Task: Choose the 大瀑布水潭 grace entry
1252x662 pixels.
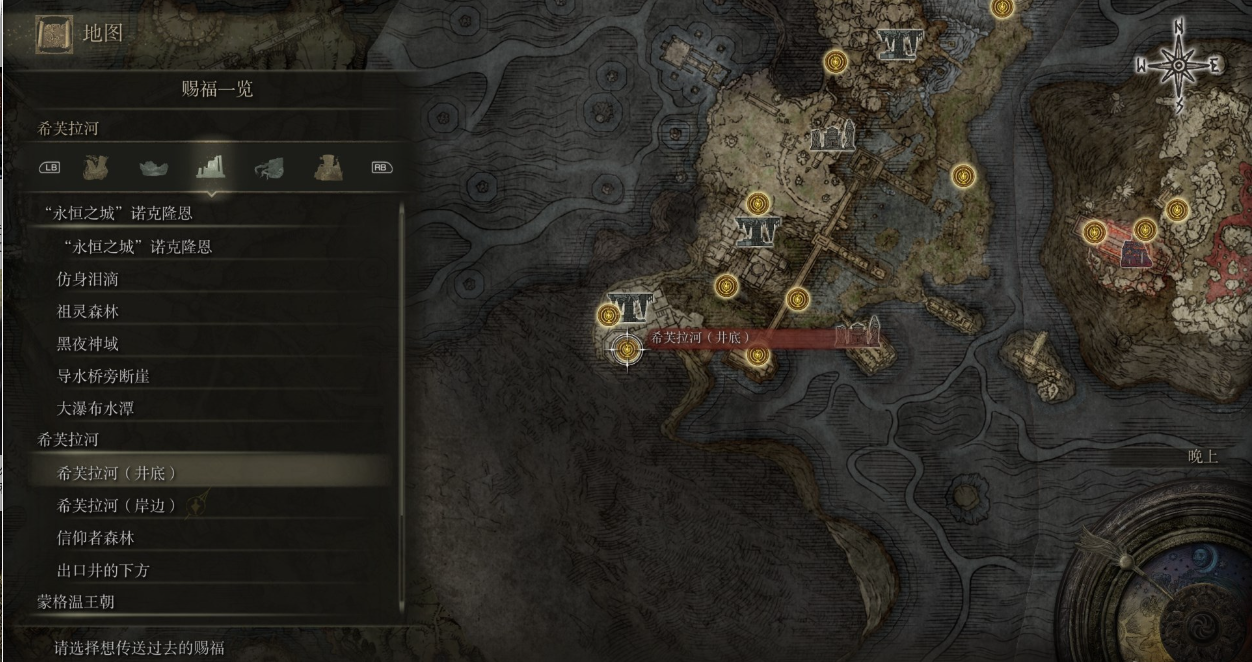Action: click(x=96, y=408)
